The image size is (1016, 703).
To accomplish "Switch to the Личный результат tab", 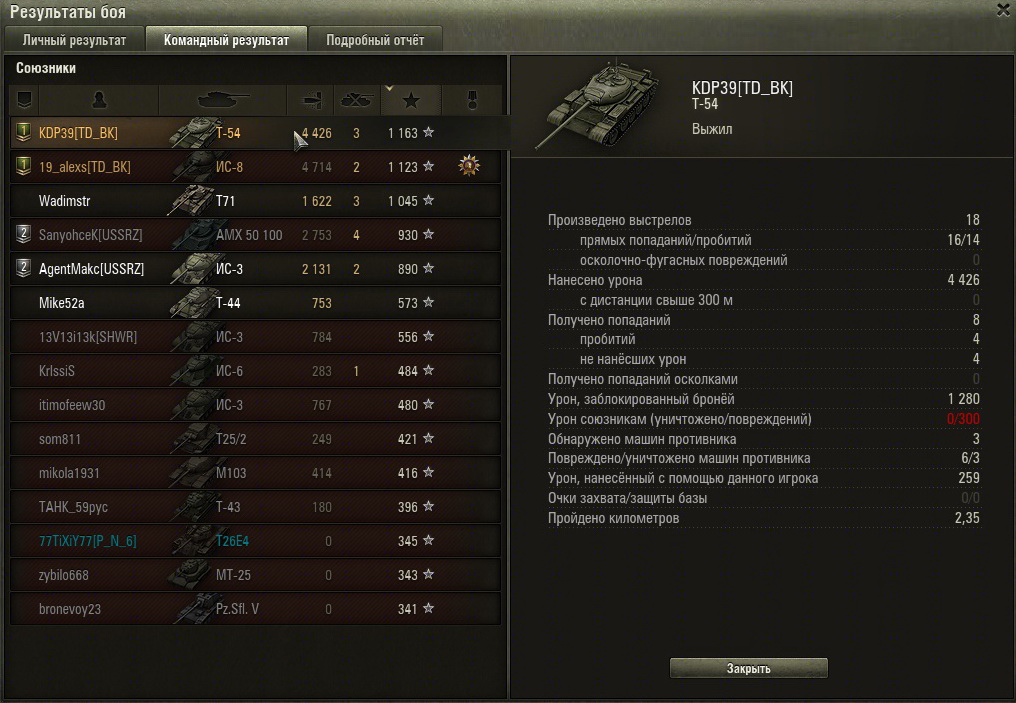I will pos(74,40).
